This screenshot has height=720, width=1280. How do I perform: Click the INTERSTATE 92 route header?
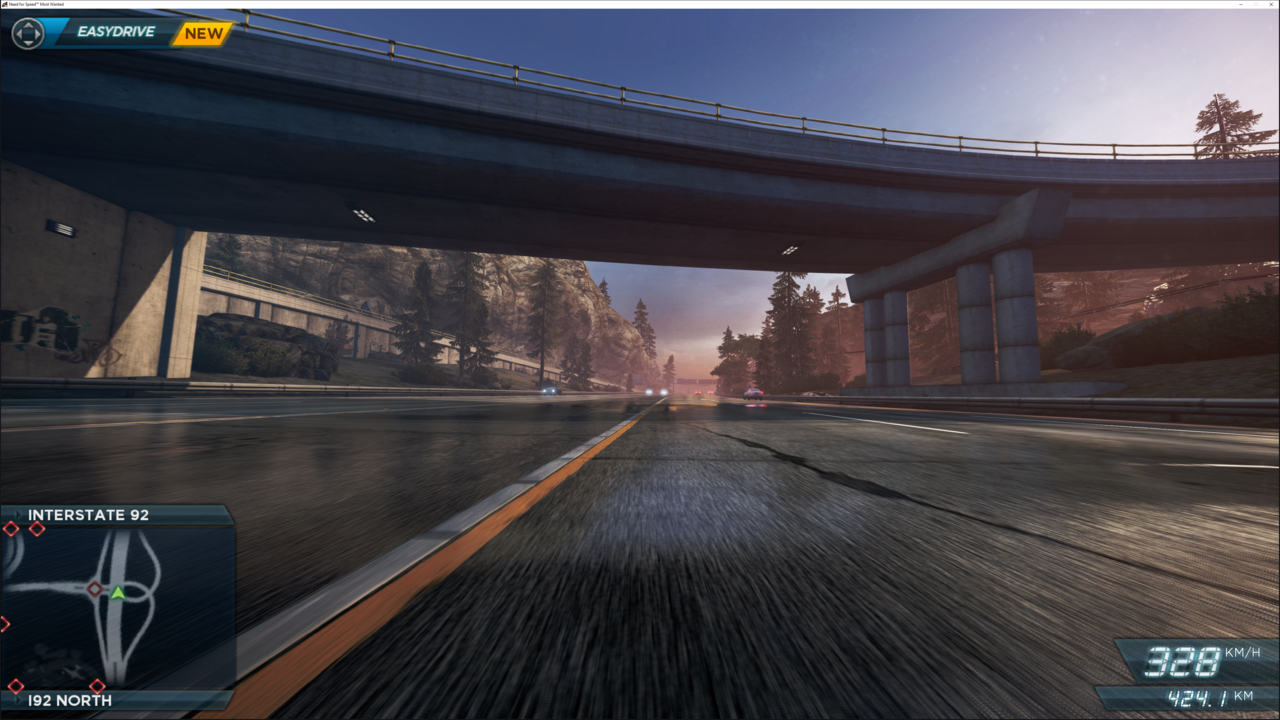pos(89,514)
